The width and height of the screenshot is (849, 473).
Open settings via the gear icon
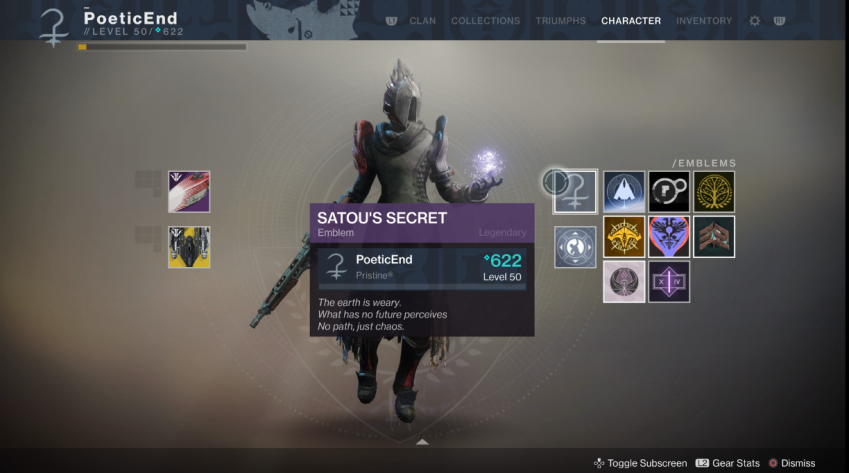pyautogui.click(x=755, y=21)
